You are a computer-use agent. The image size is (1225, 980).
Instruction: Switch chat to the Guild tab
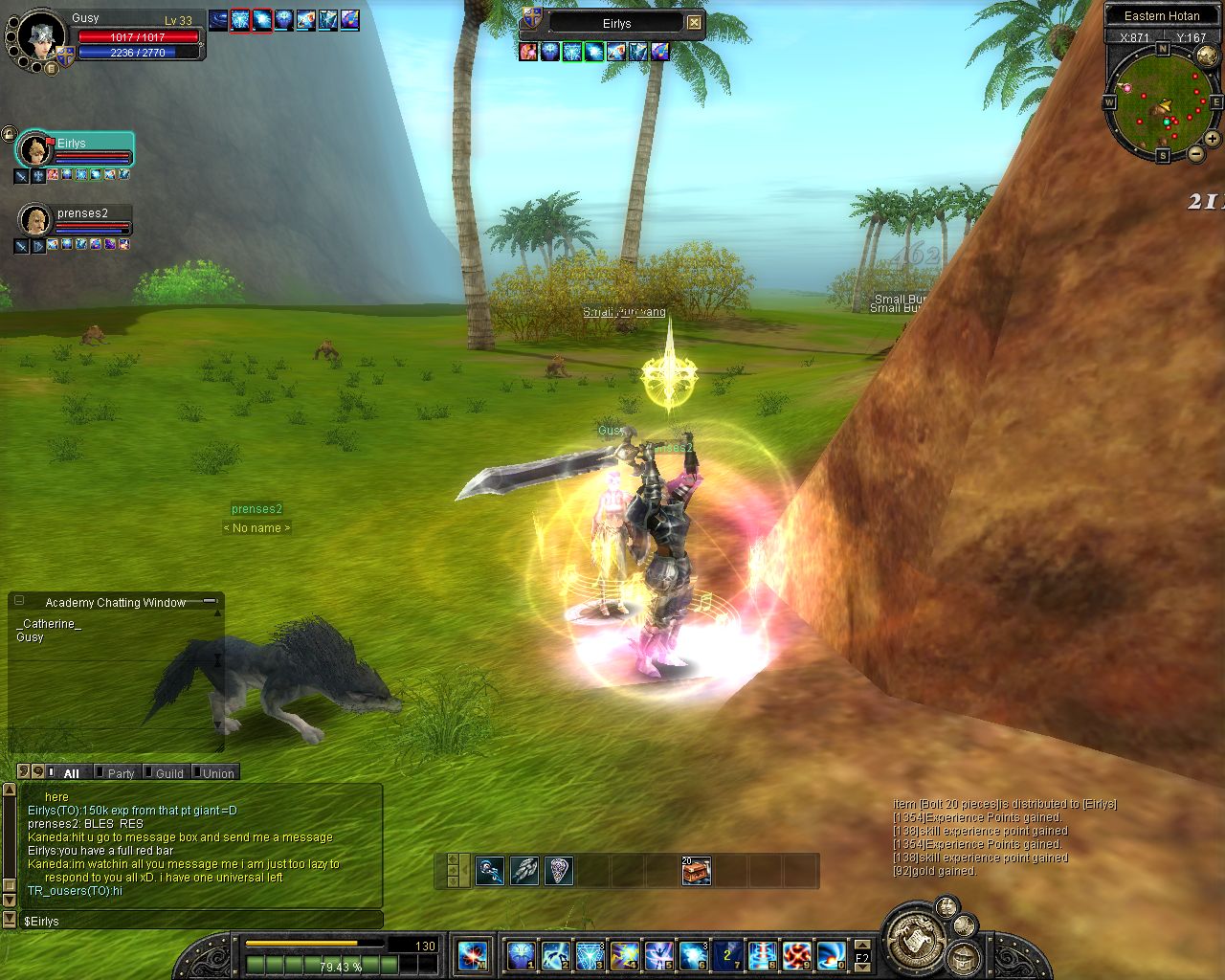169,773
